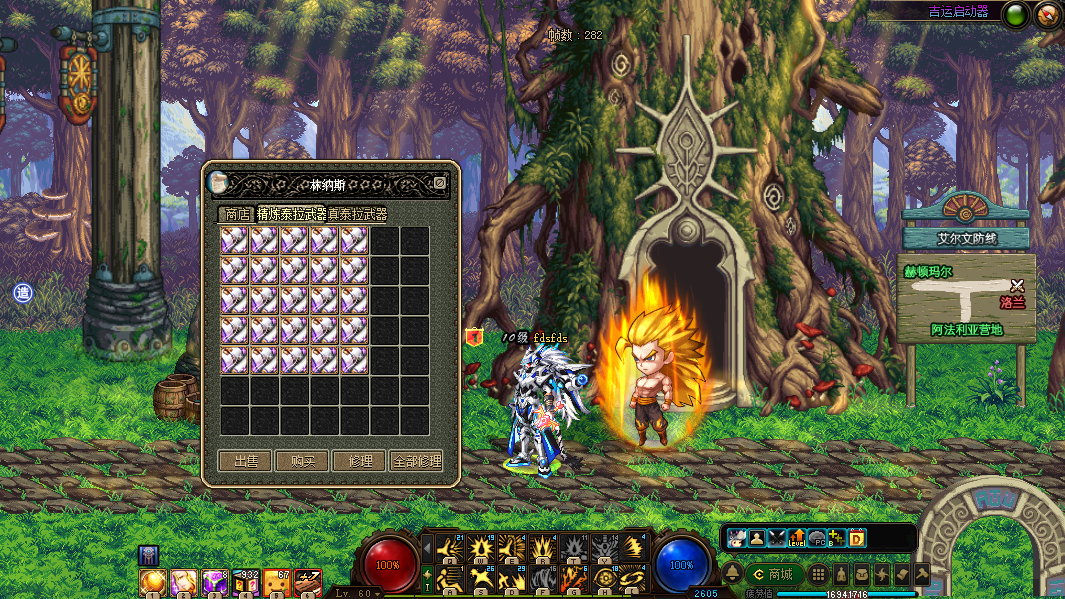Activate the R hotkey explosion skill
1065x599 pixels.
[543, 548]
